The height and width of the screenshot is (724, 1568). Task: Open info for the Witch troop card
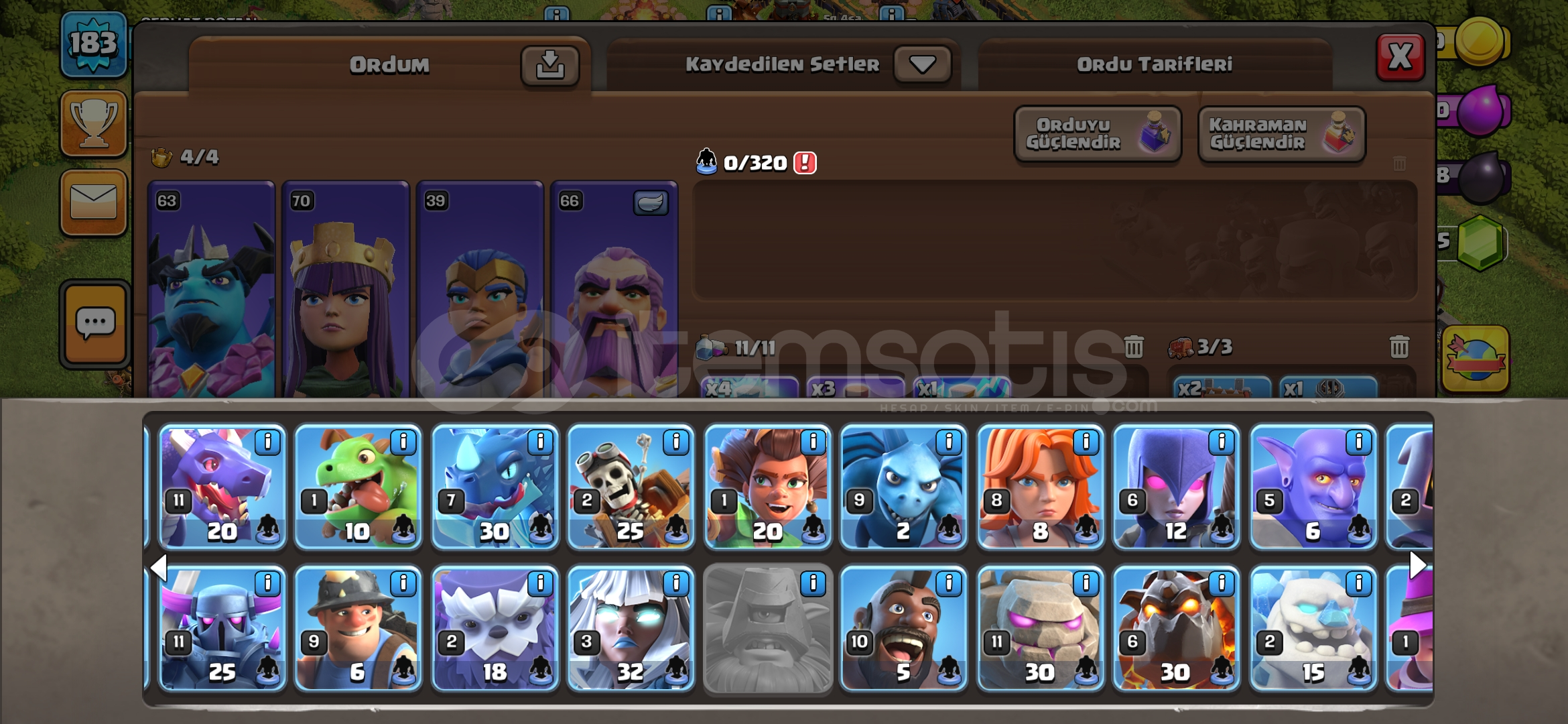(x=1222, y=442)
